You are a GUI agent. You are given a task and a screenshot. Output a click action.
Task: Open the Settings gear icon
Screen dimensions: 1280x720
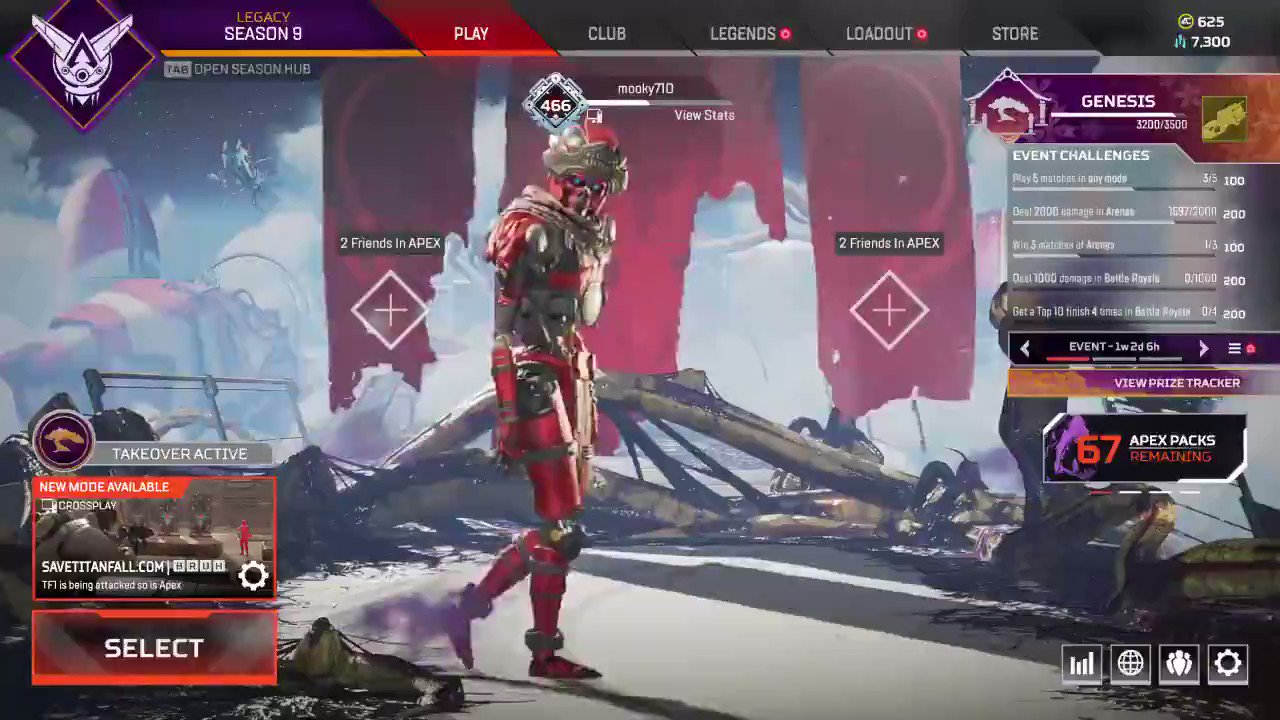1227,663
